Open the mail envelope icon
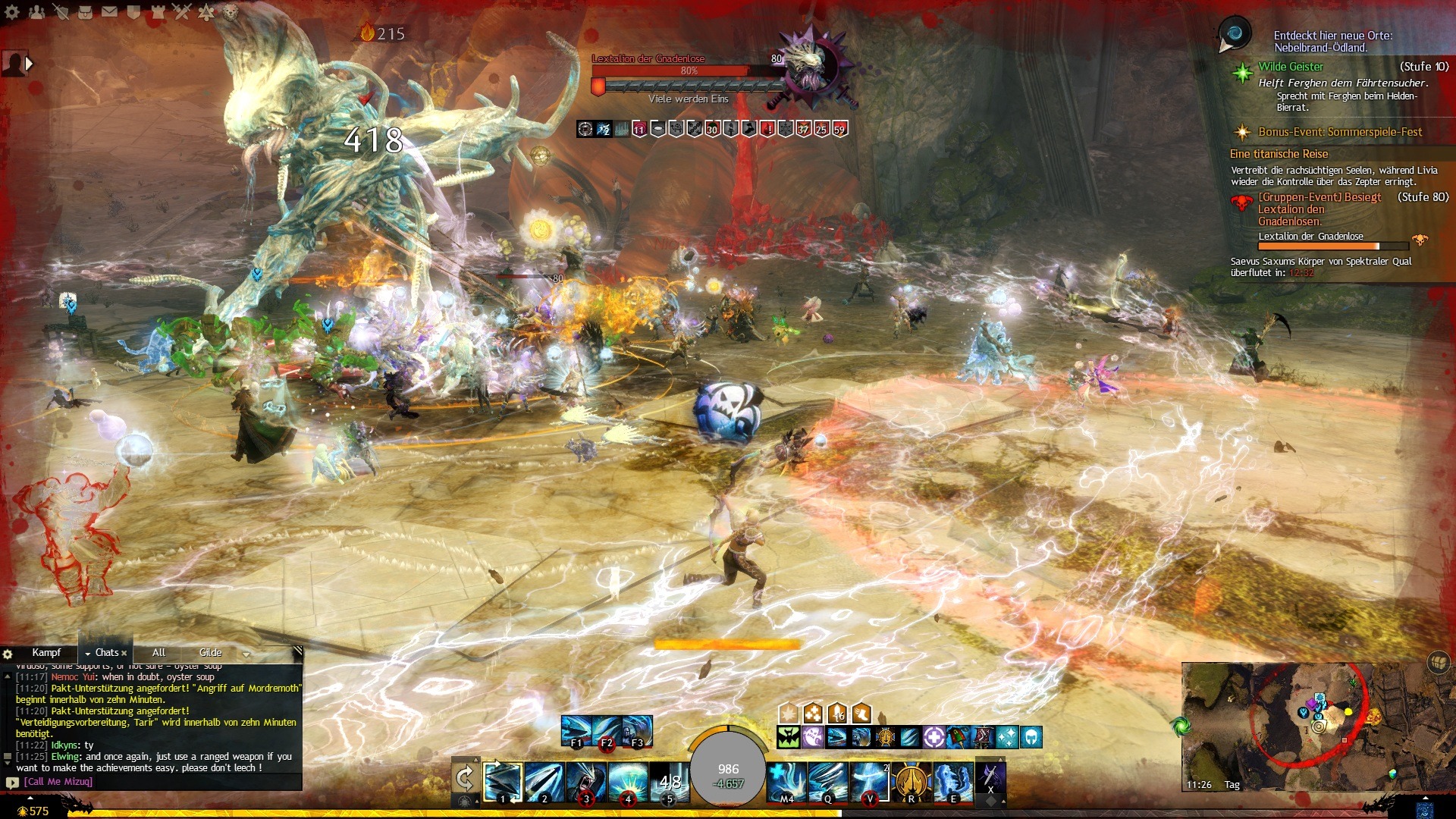 [109, 11]
